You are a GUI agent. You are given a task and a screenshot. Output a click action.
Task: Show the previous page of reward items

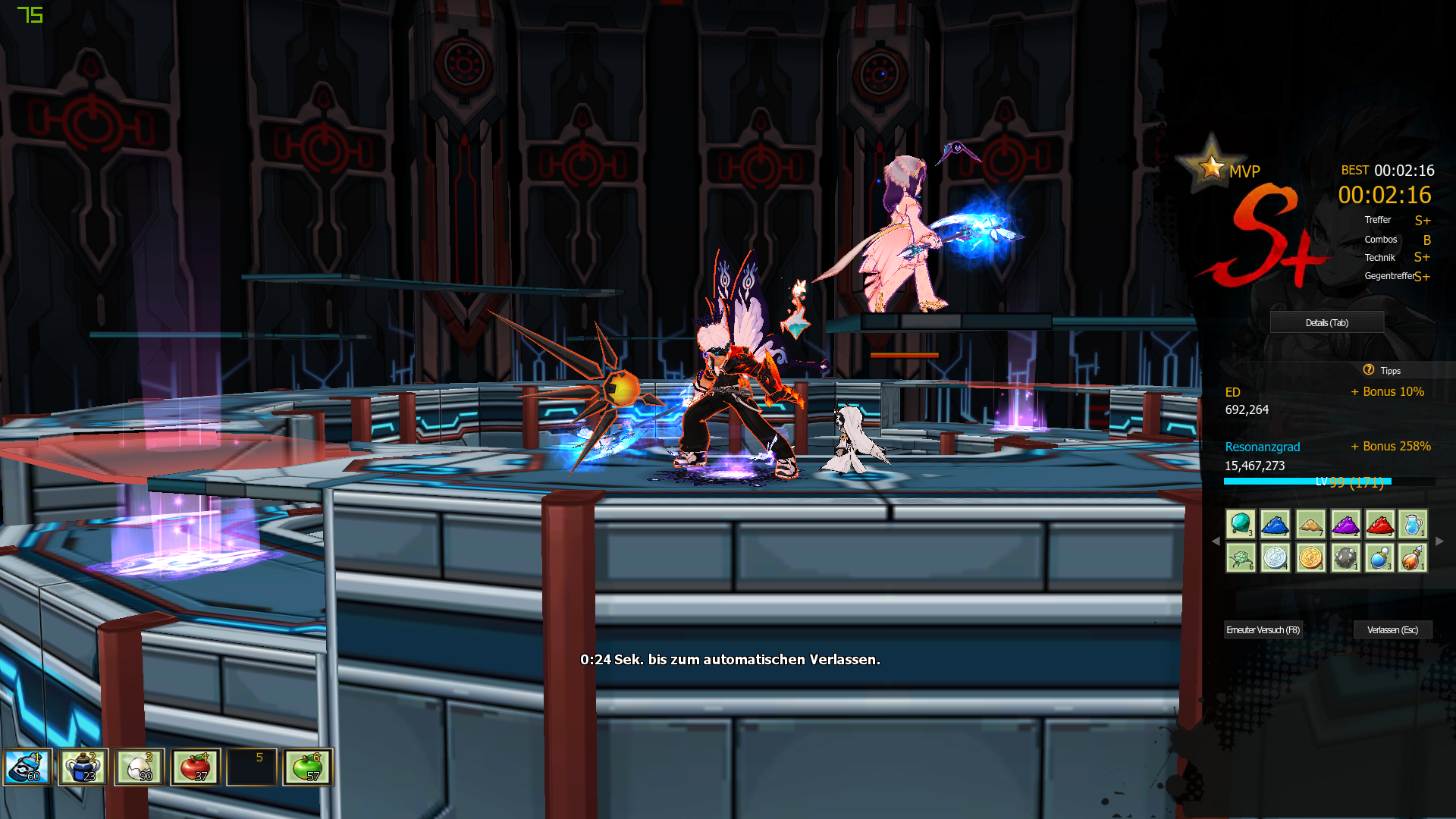(1216, 541)
